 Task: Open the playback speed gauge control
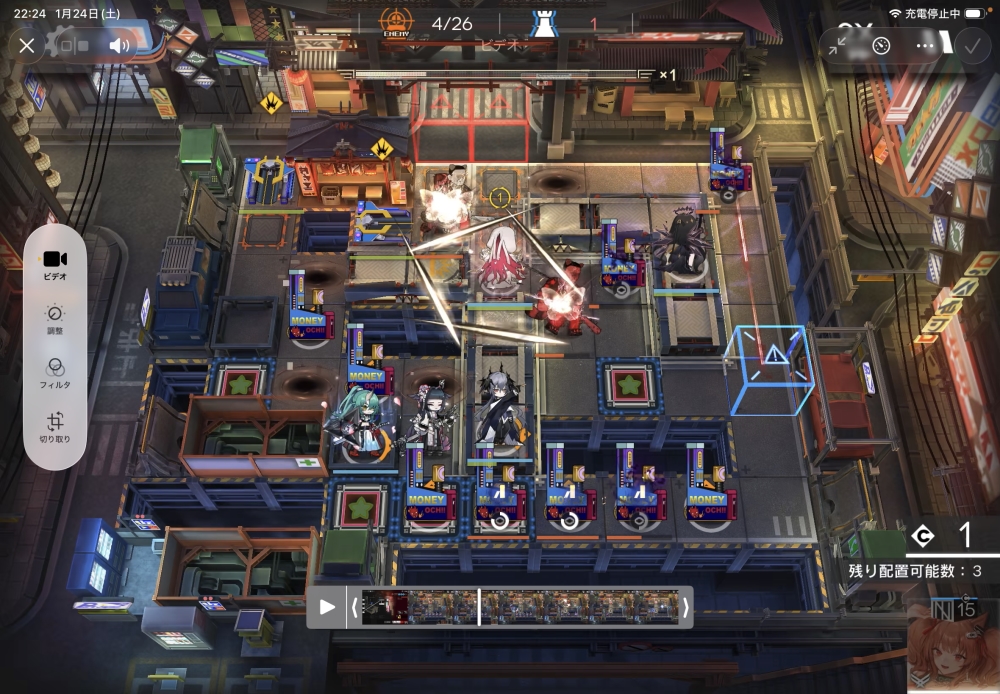[881, 46]
